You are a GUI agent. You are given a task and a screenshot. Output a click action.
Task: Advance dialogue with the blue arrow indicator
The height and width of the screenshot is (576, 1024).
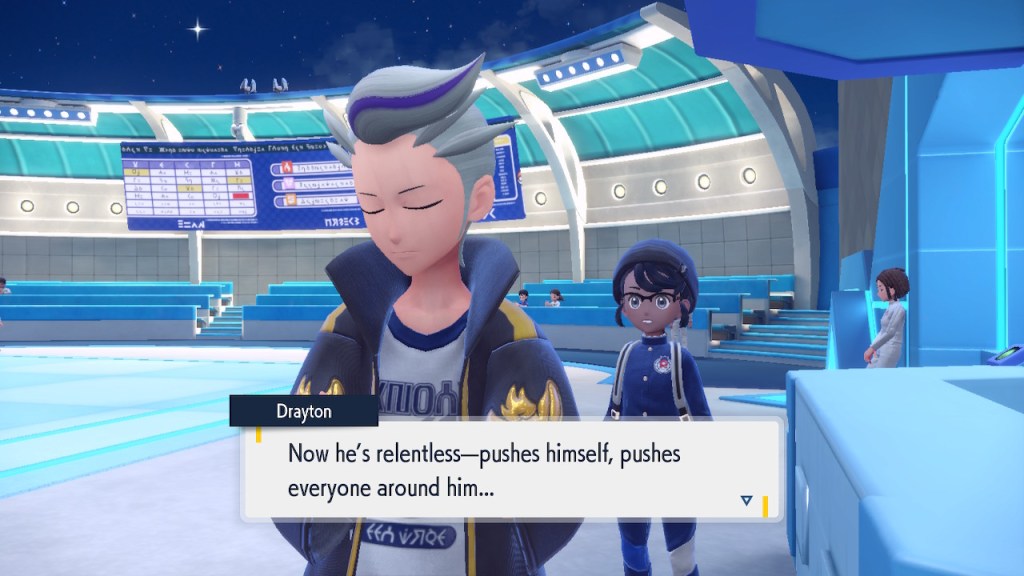click(746, 500)
